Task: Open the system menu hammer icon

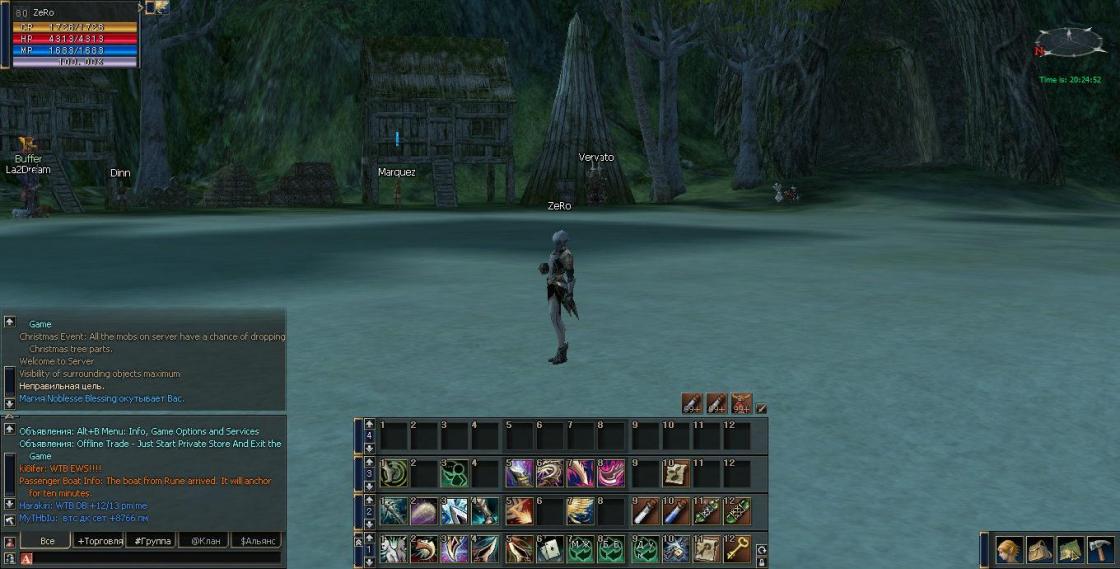Action: [x=1101, y=549]
